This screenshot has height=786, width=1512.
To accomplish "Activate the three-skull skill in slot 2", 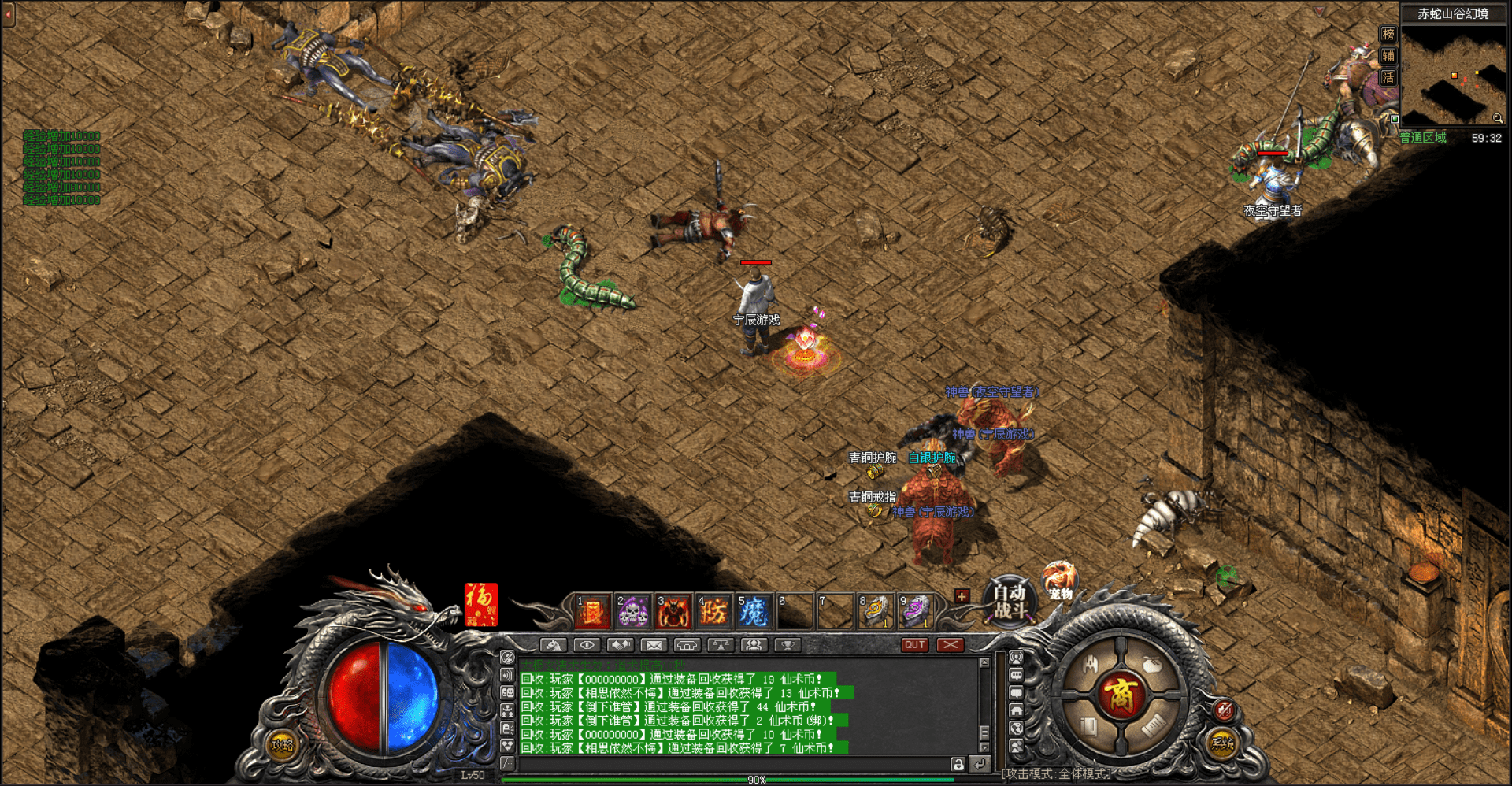I will point(633,612).
